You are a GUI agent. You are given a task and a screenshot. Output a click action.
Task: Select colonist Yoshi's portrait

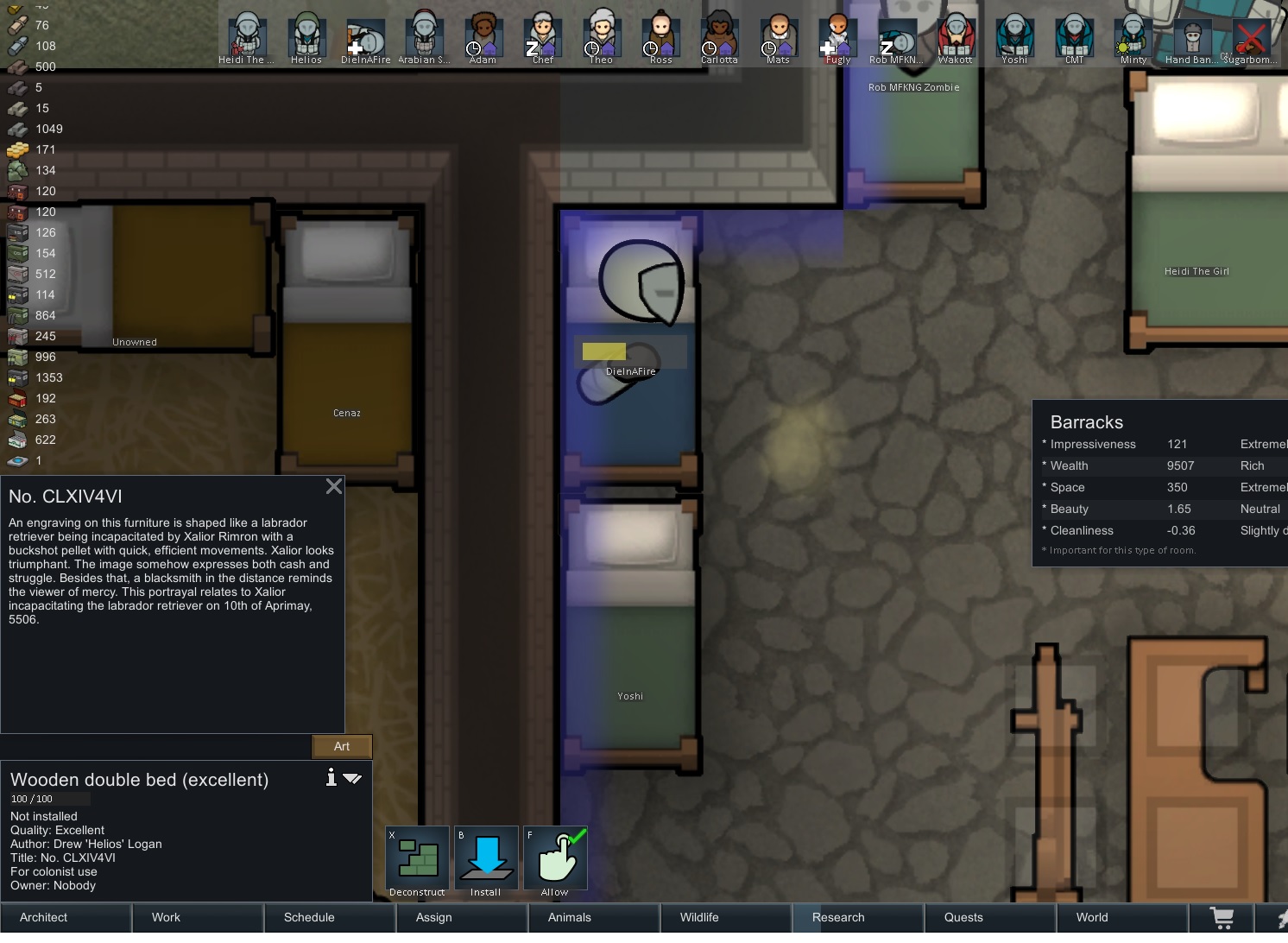(x=1014, y=36)
